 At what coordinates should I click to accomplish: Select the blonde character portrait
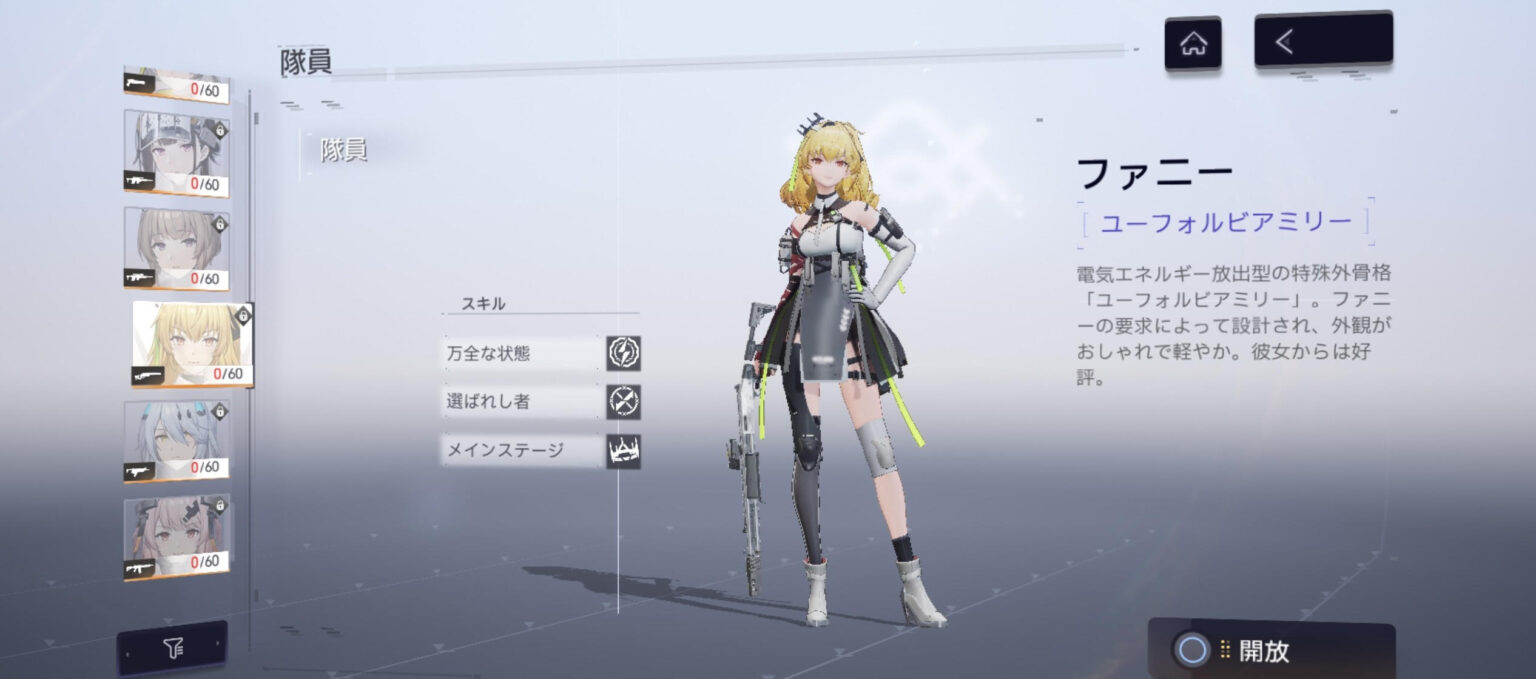(x=192, y=343)
